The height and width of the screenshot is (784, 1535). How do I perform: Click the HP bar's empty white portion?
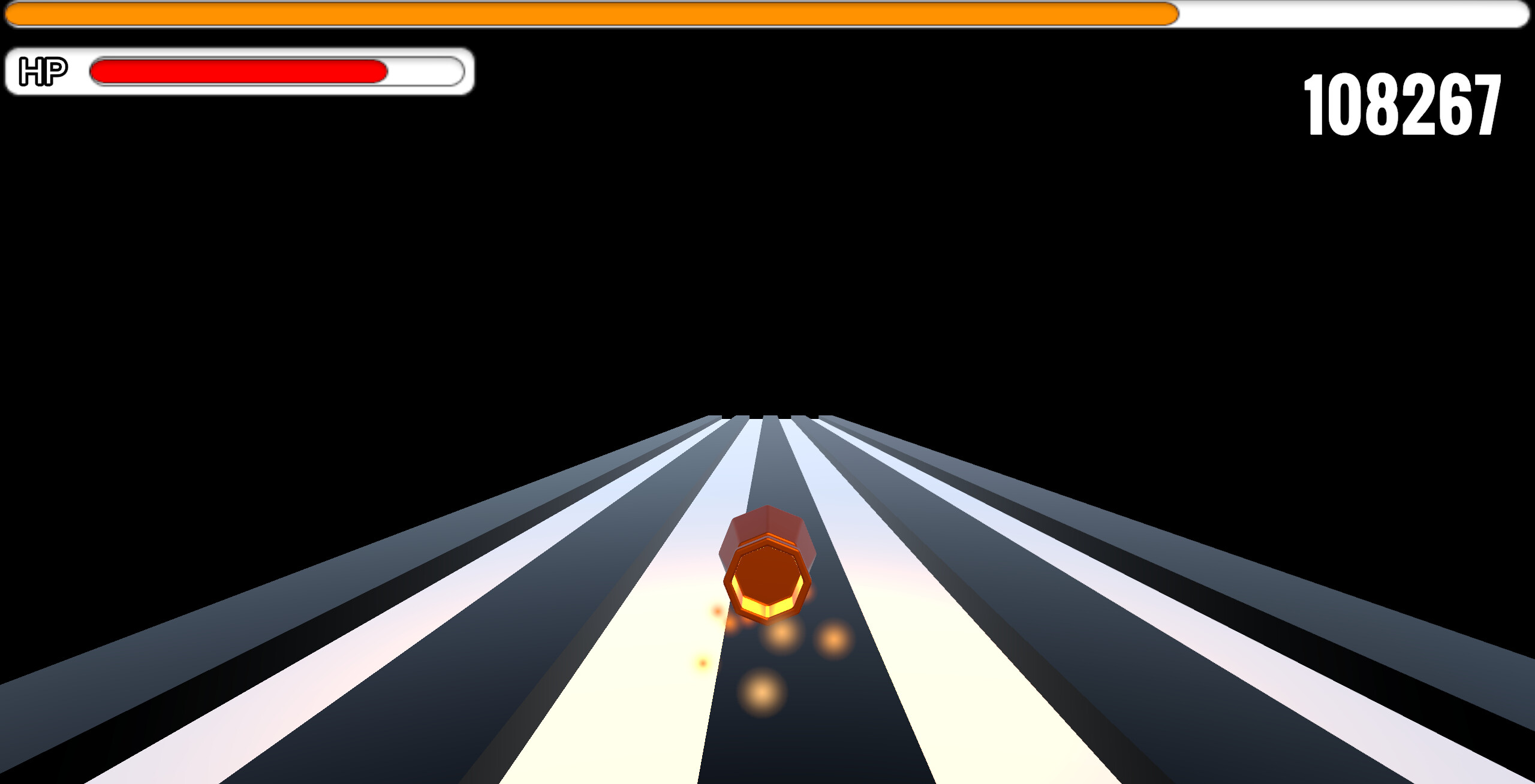pyautogui.click(x=420, y=71)
